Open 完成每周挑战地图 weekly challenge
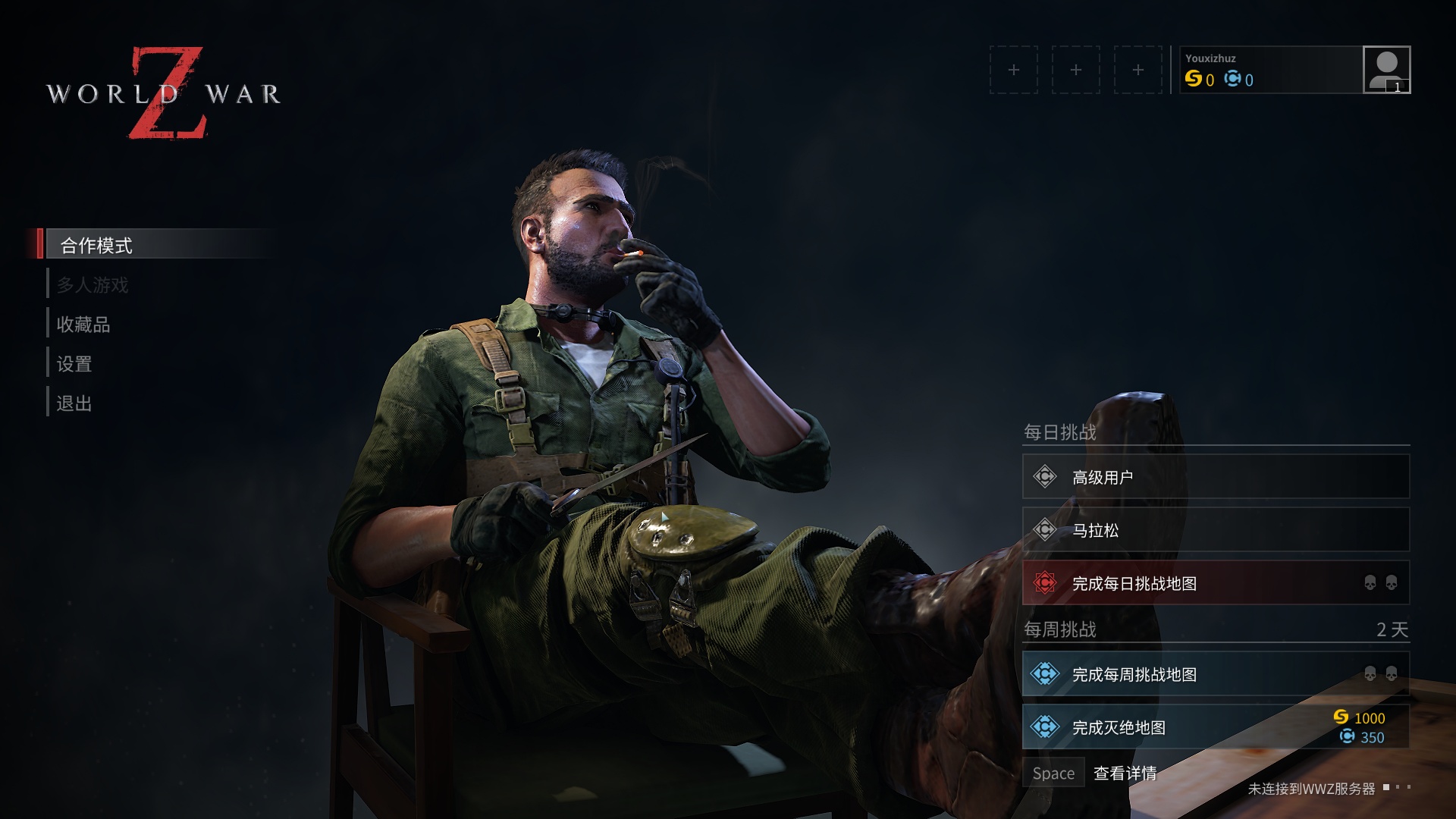This screenshot has width=1456, height=819. coord(1215,674)
